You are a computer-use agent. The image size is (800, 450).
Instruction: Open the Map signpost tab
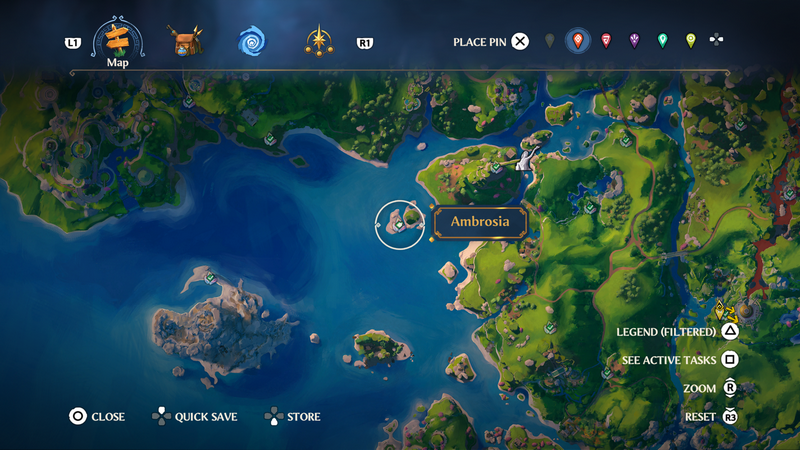(x=118, y=41)
